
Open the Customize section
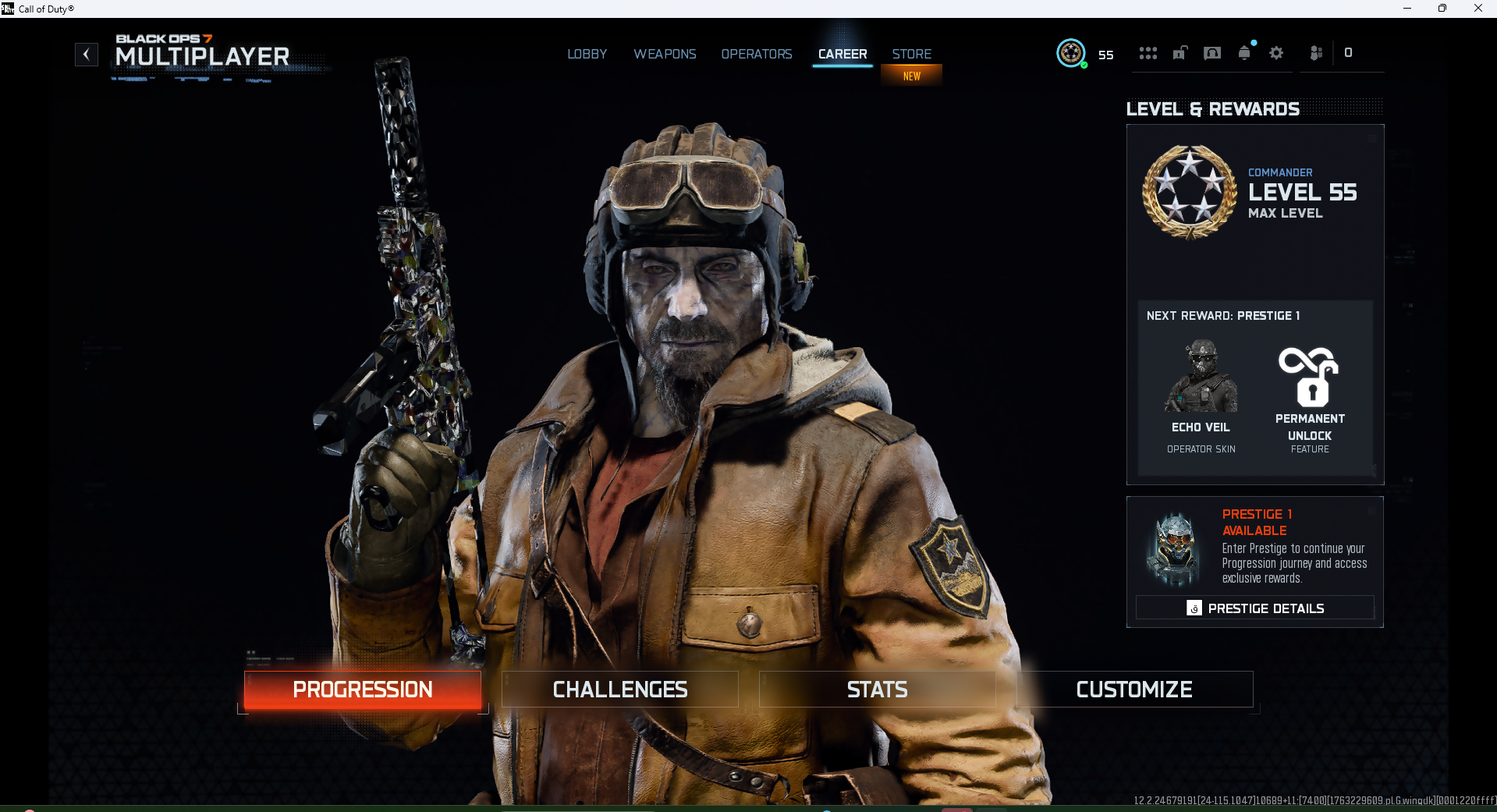[x=1134, y=690]
